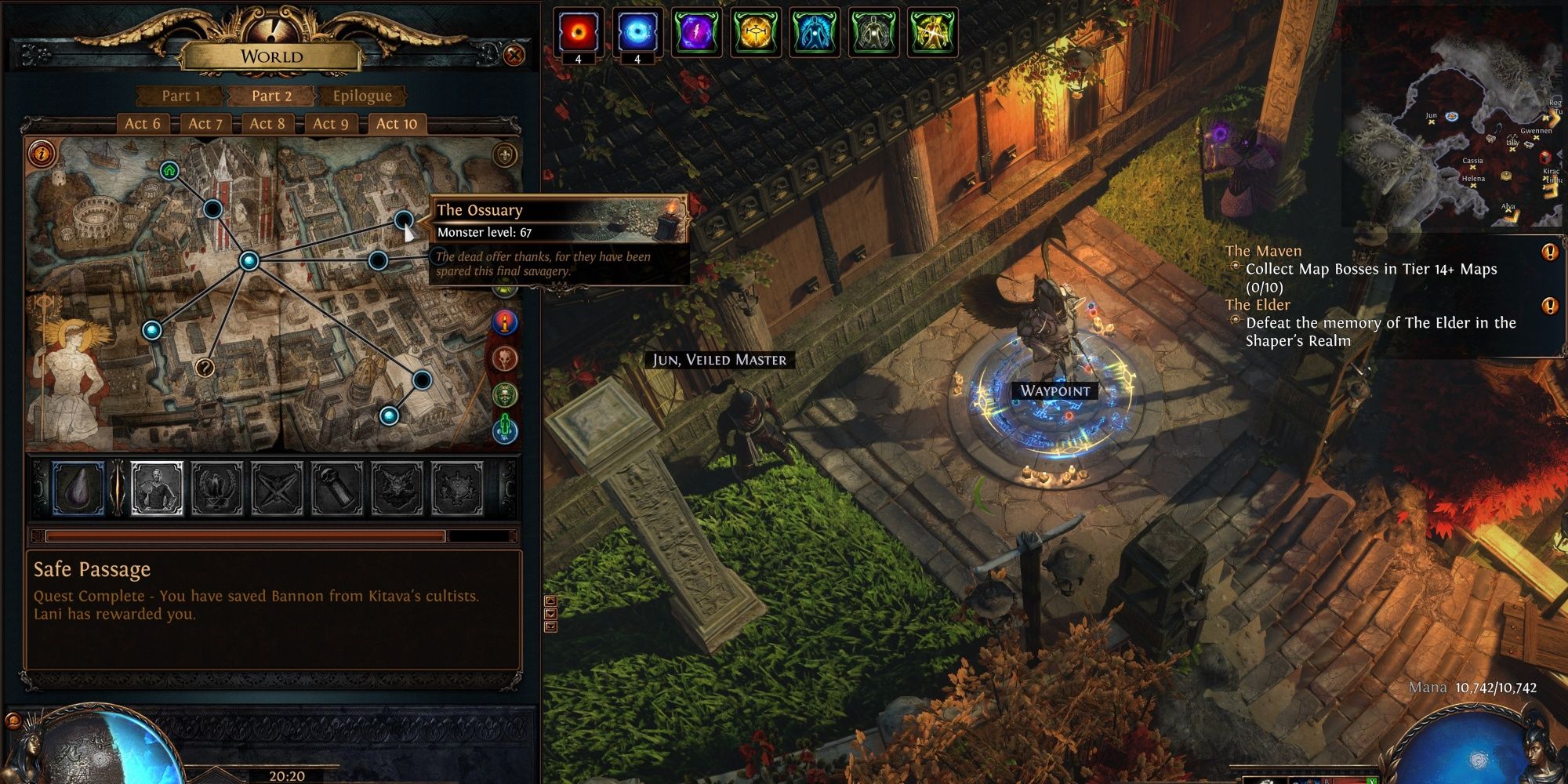
Task: Click the purple lightning bolt buff icon
Action: 696,33
